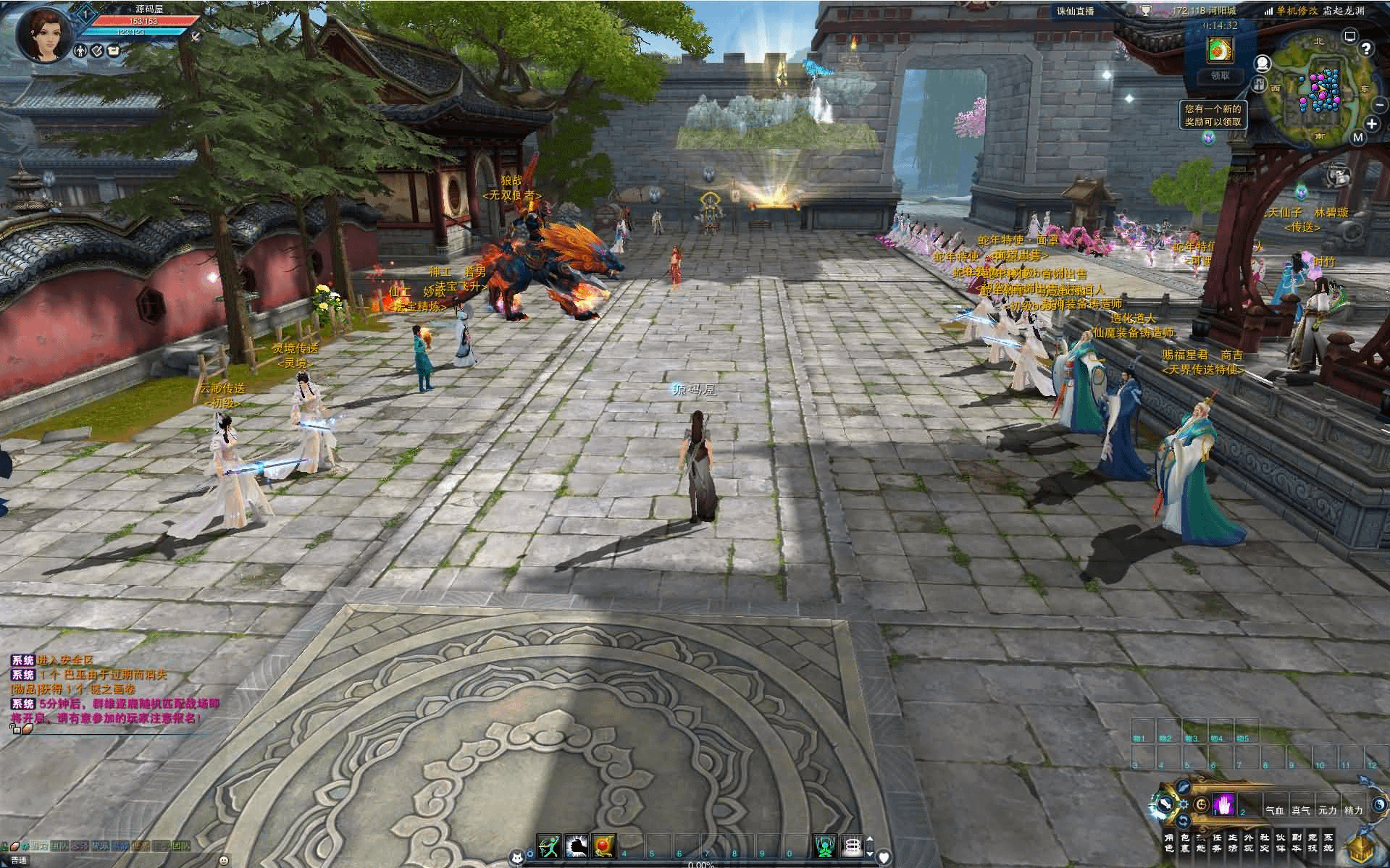Open the help question mark button
This screenshot has height=868, width=1390.
coord(1366,49)
